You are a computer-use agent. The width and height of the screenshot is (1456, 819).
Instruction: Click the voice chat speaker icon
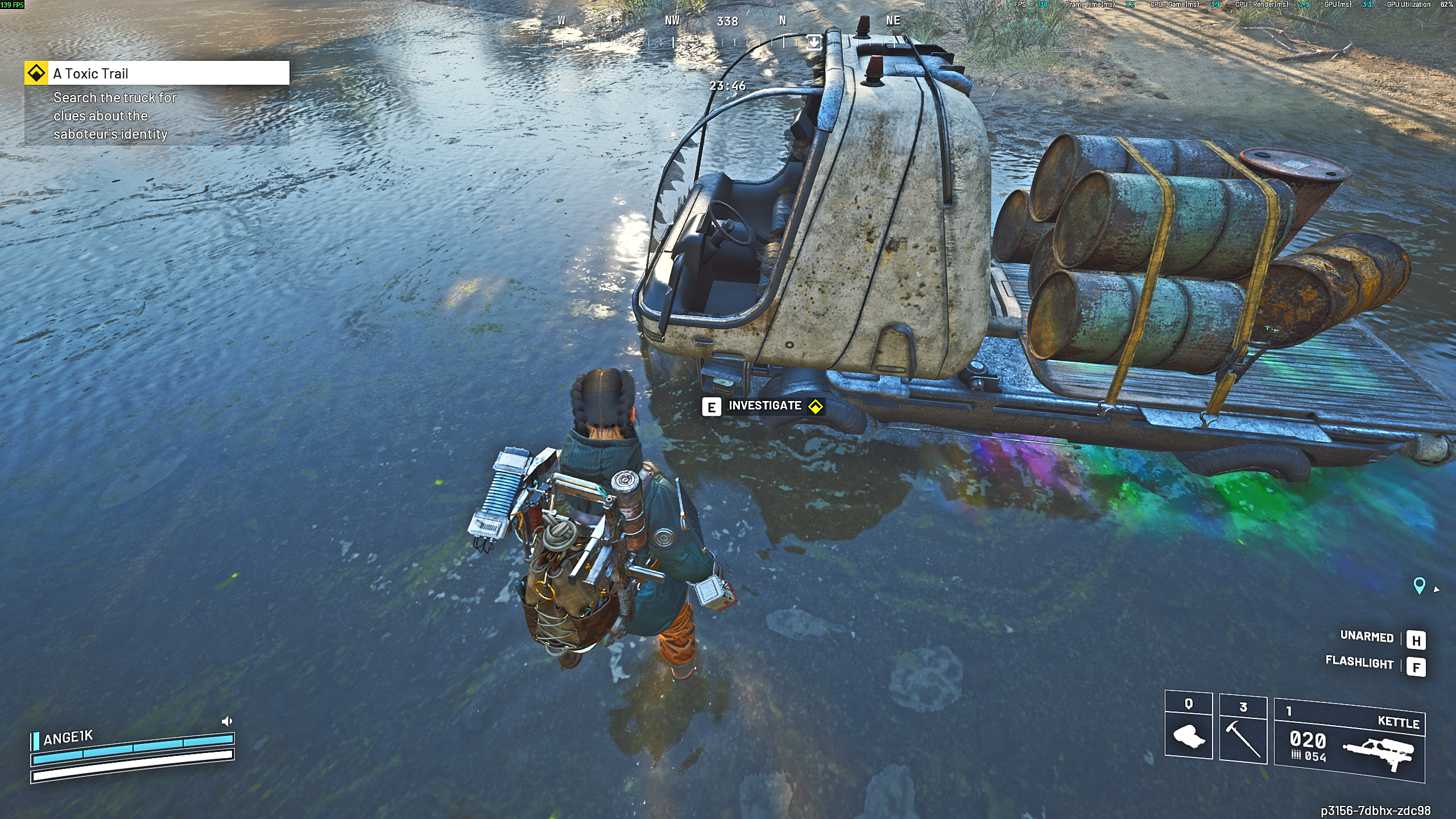tap(226, 721)
